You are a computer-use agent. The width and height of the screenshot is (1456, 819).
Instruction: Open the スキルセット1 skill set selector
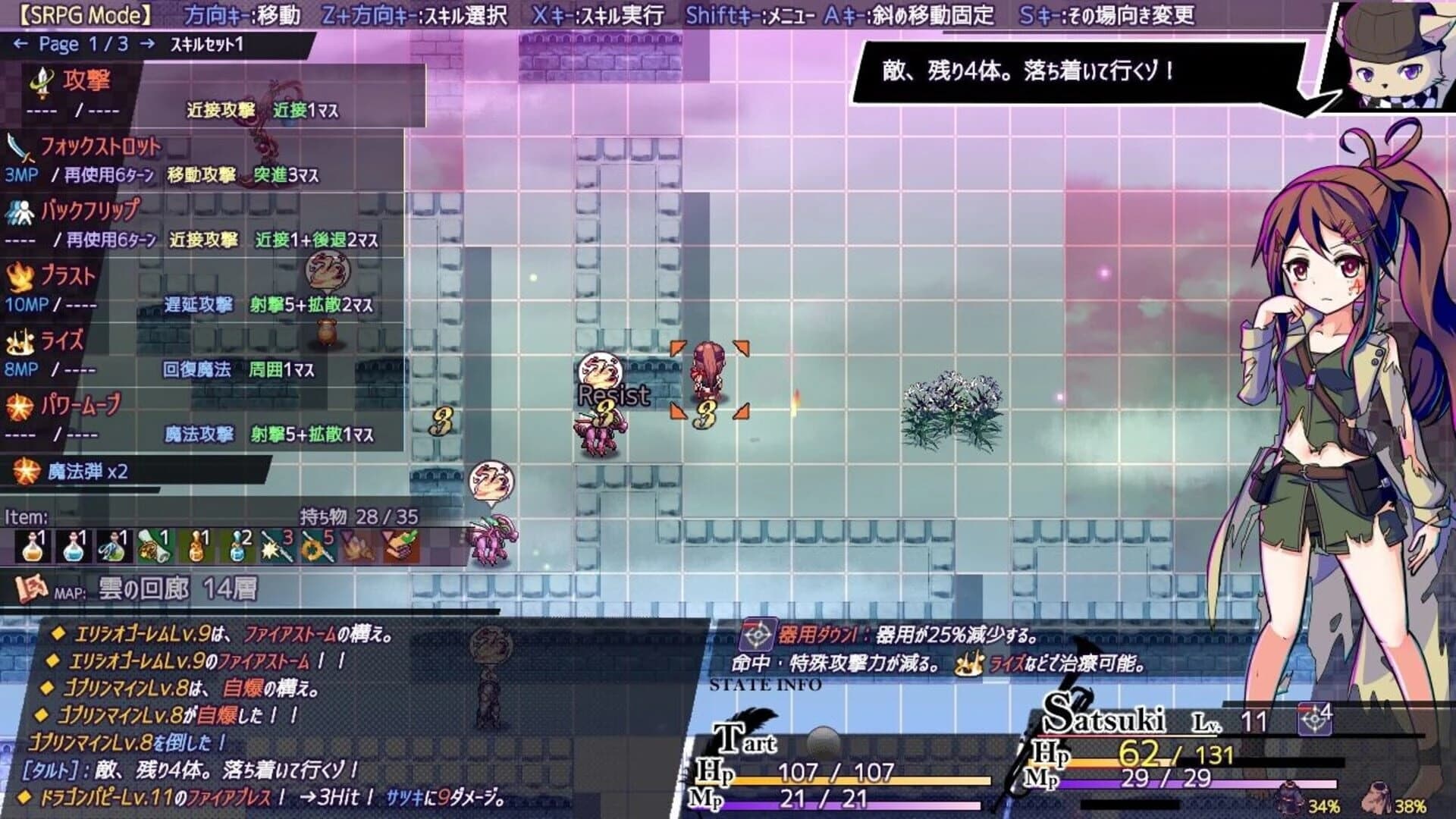pos(205,44)
